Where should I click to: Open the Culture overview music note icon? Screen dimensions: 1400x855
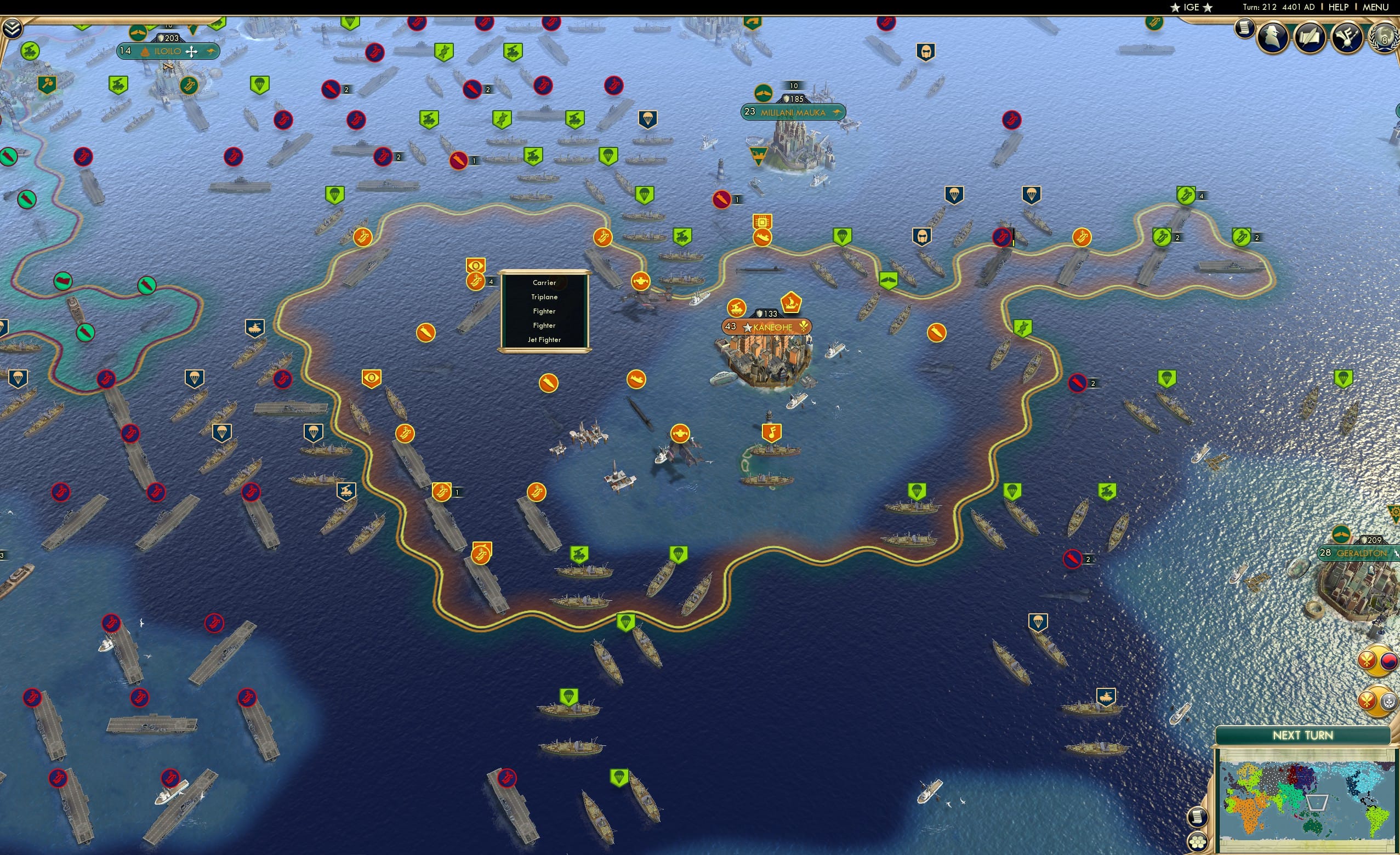tap(1347, 37)
